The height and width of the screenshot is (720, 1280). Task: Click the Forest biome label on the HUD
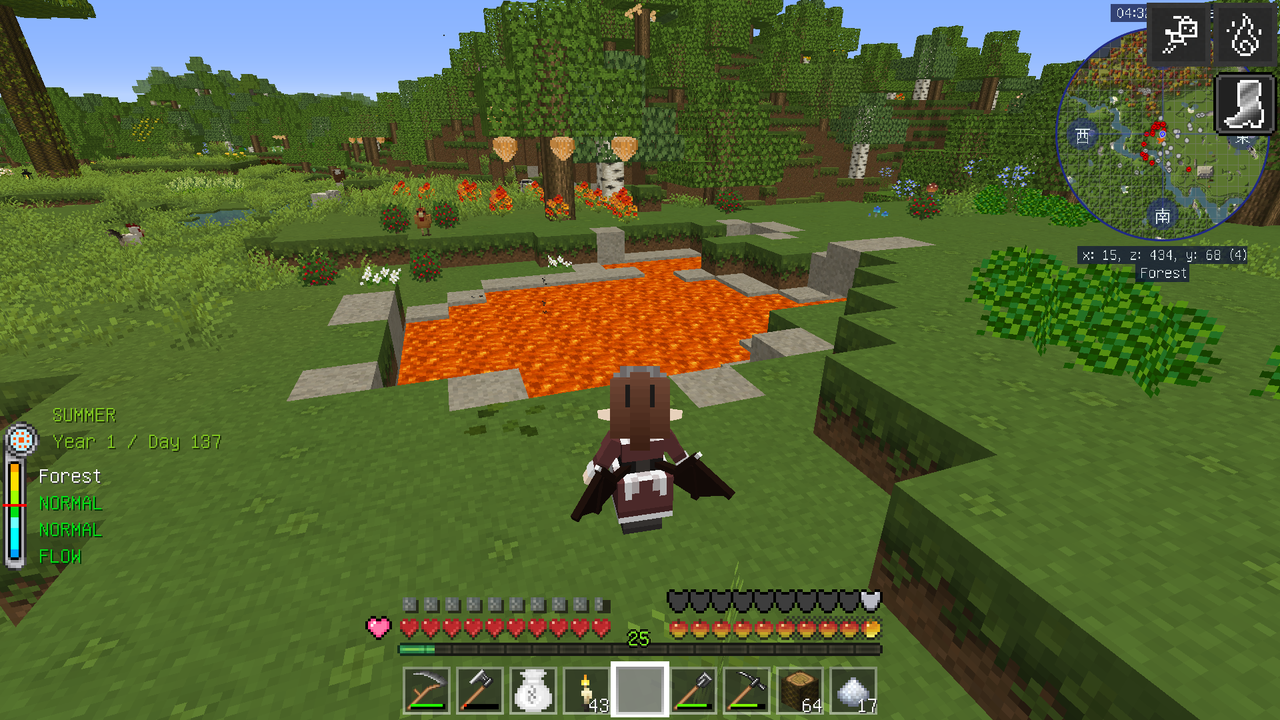coord(70,476)
